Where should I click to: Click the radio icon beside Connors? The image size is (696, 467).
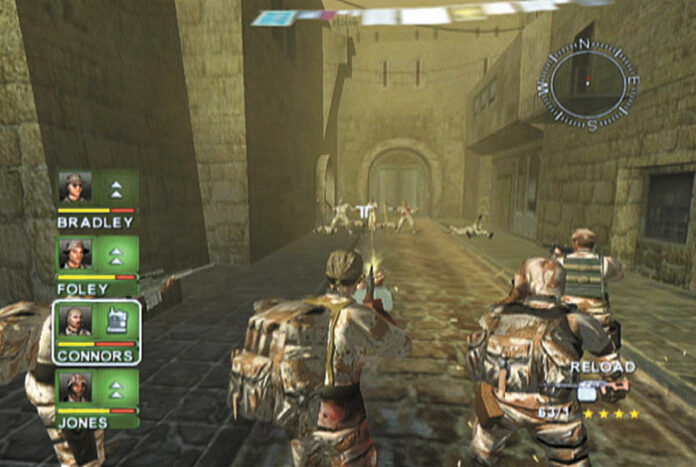(x=116, y=321)
